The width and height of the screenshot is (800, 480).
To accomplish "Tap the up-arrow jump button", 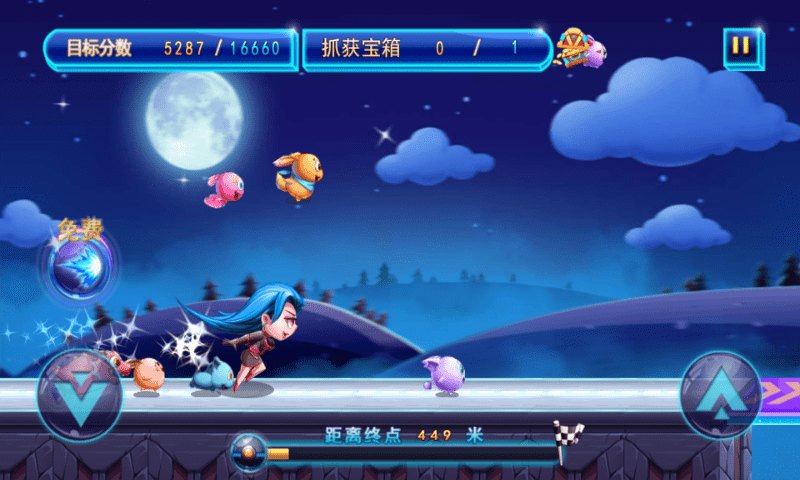I will pyautogui.click(x=720, y=394).
